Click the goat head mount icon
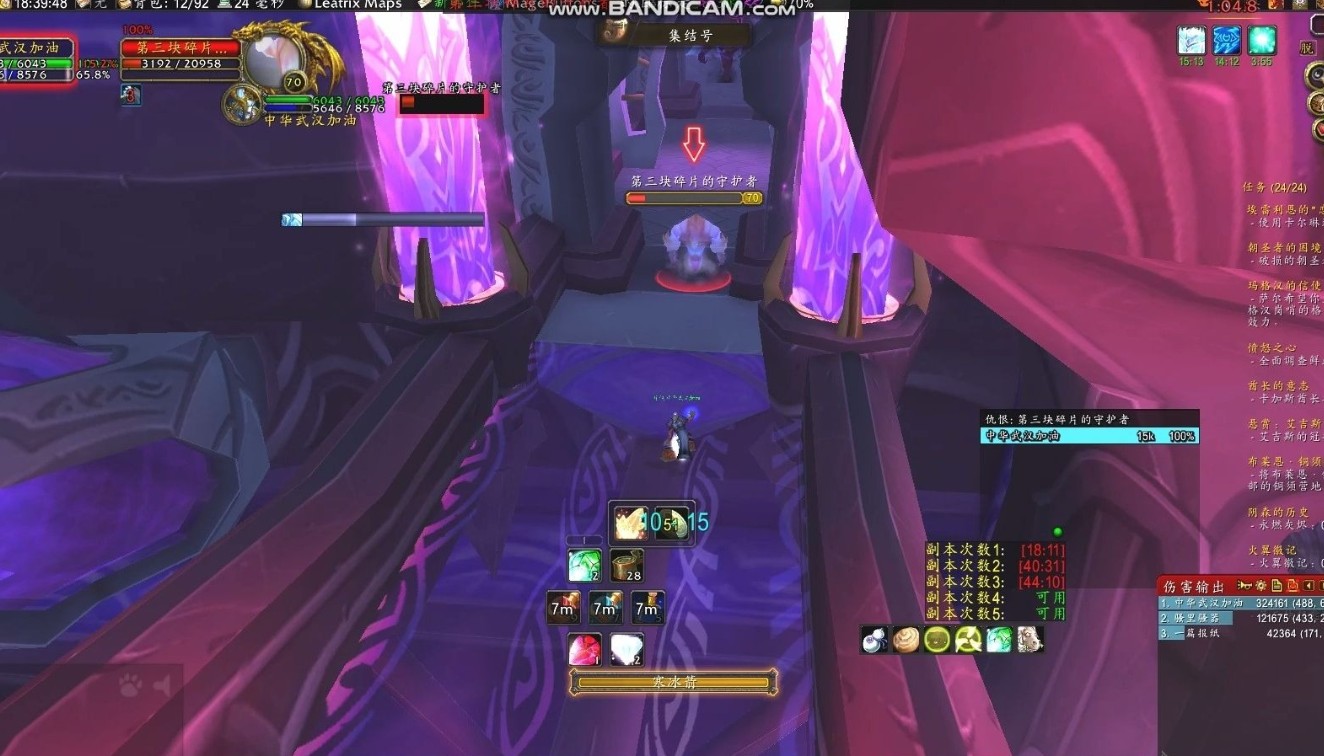1324x756 pixels. coord(1030,640)
